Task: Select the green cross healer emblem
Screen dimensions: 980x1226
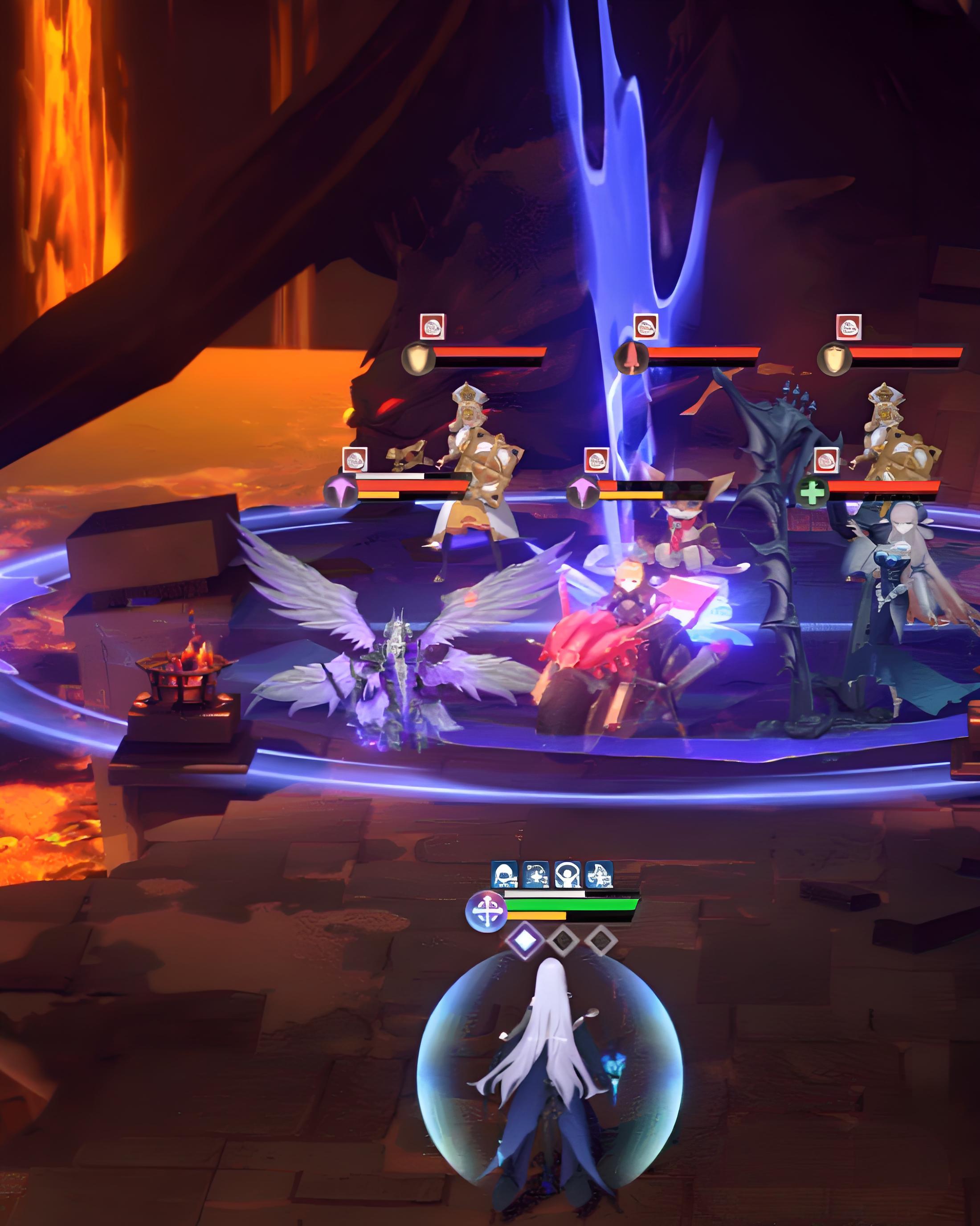Action: pos(812,492)
